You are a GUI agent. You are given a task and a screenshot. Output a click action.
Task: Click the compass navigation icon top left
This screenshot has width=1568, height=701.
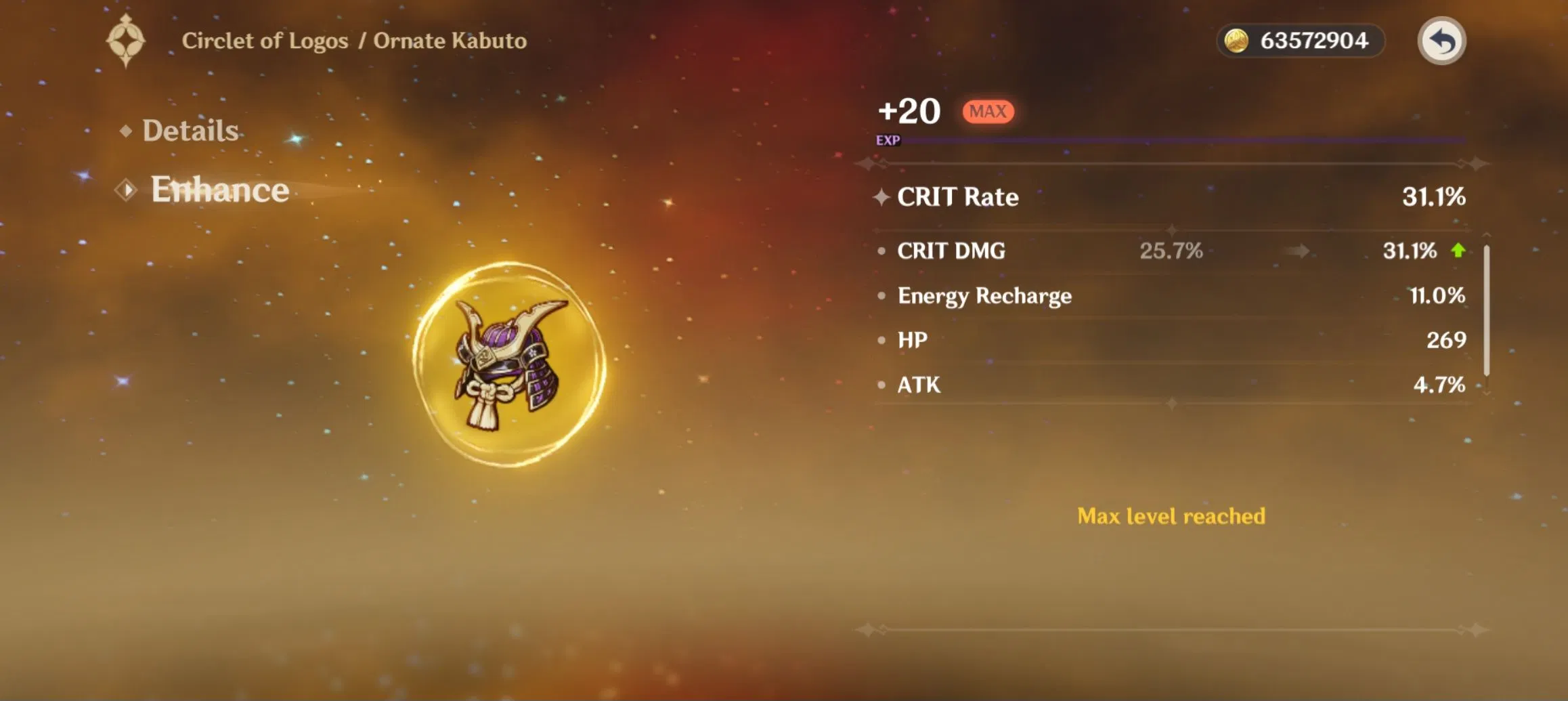coord(126,42)
